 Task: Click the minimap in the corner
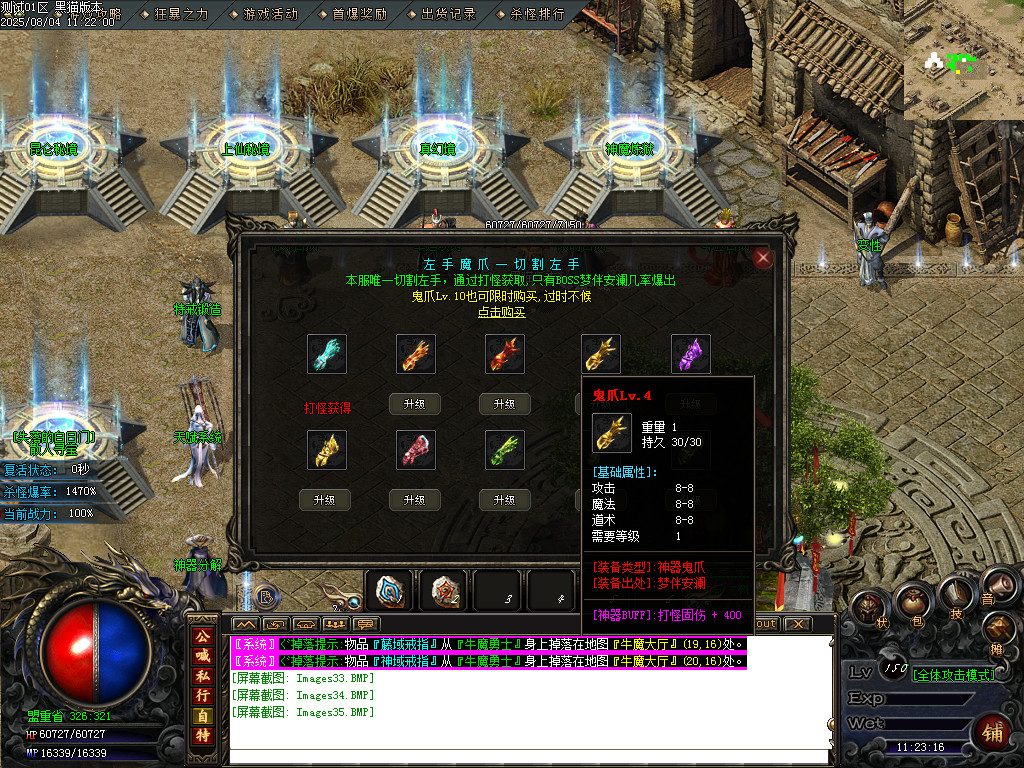click(x=963, y=60)
